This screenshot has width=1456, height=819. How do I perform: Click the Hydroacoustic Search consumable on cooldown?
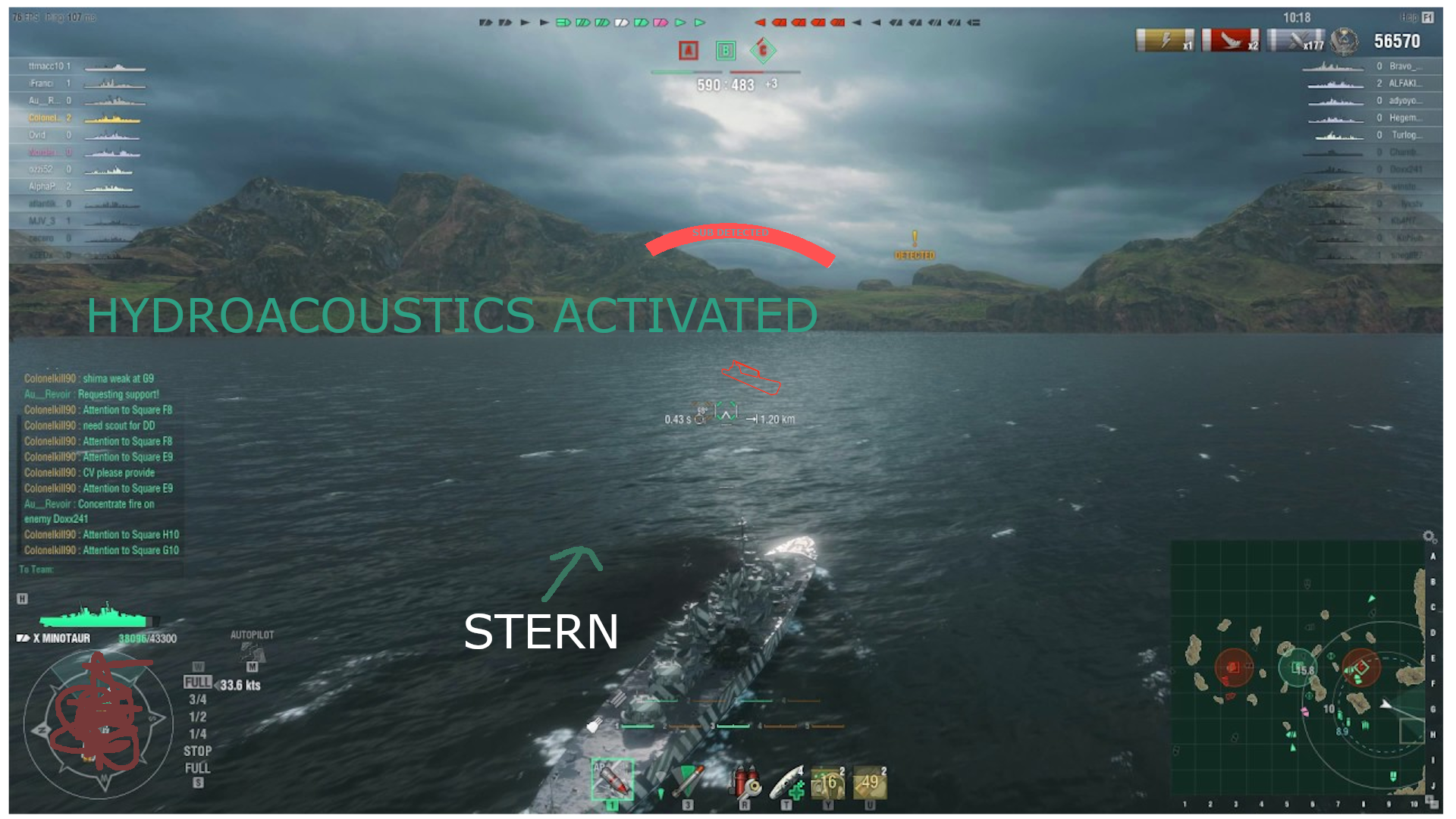[x=828, y=781]
